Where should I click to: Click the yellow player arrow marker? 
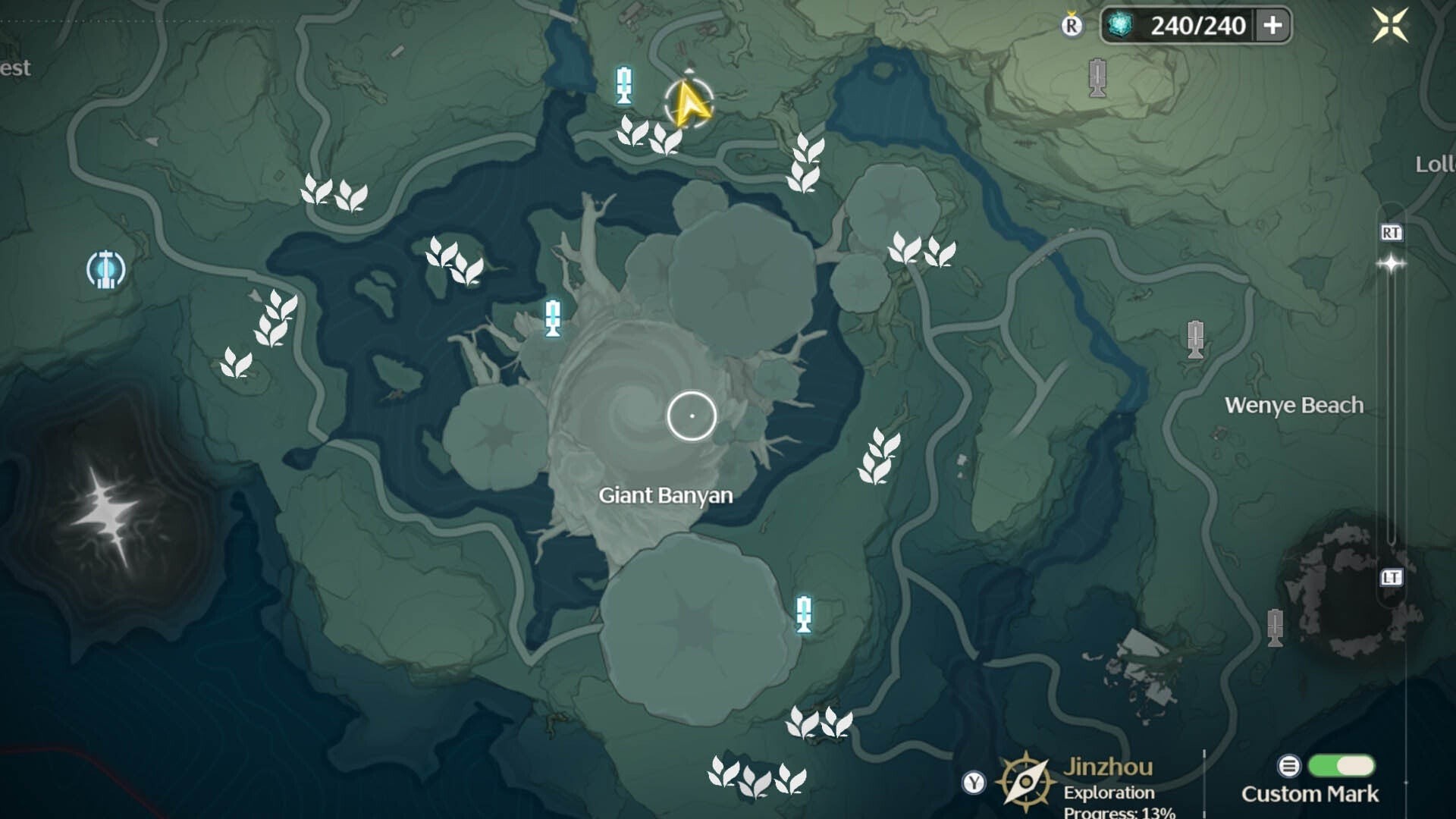(689, 104)
